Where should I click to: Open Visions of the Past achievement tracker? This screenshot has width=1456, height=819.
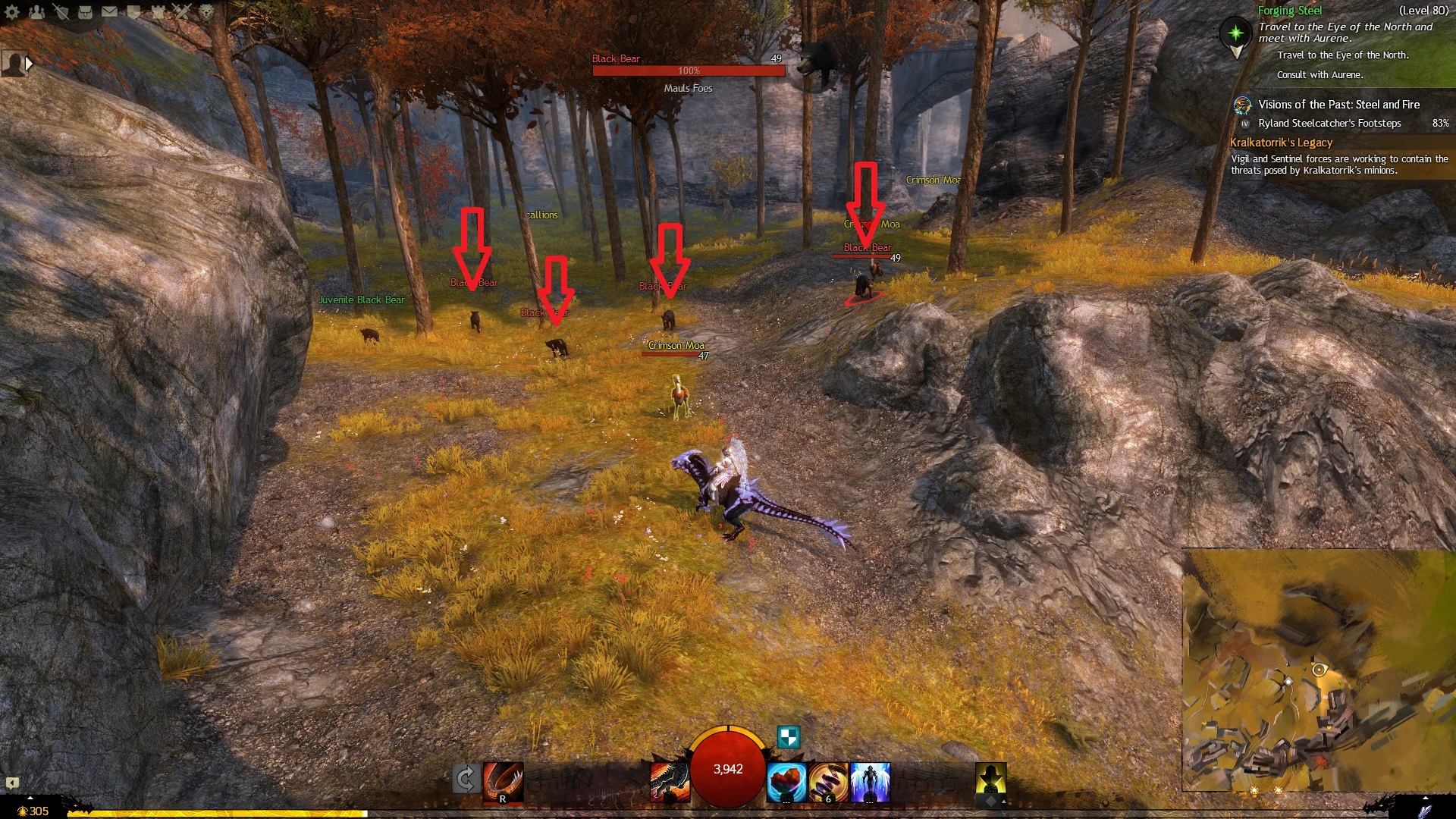[1338, 105]
